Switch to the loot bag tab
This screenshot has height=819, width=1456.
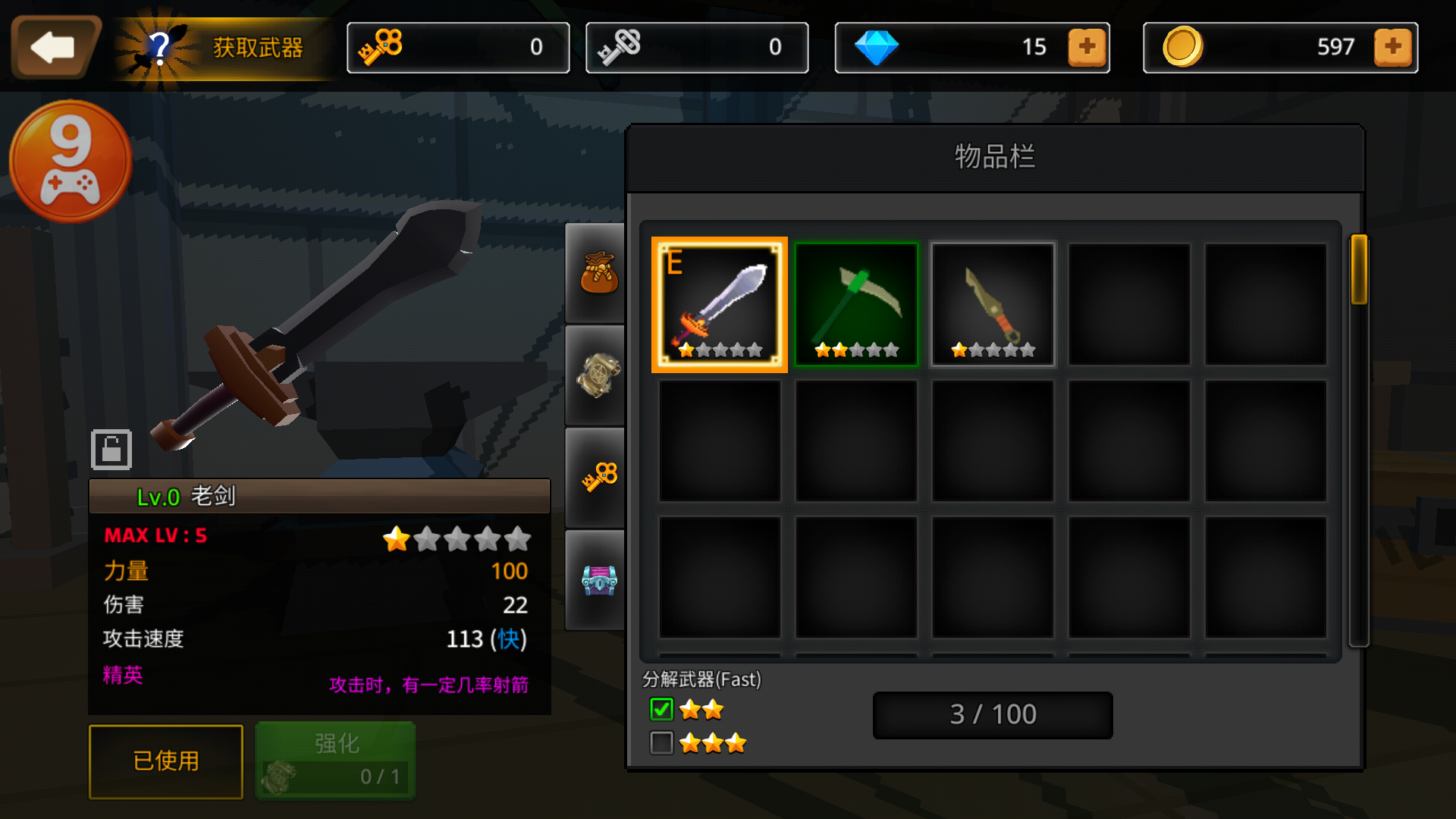pos(598,273)
